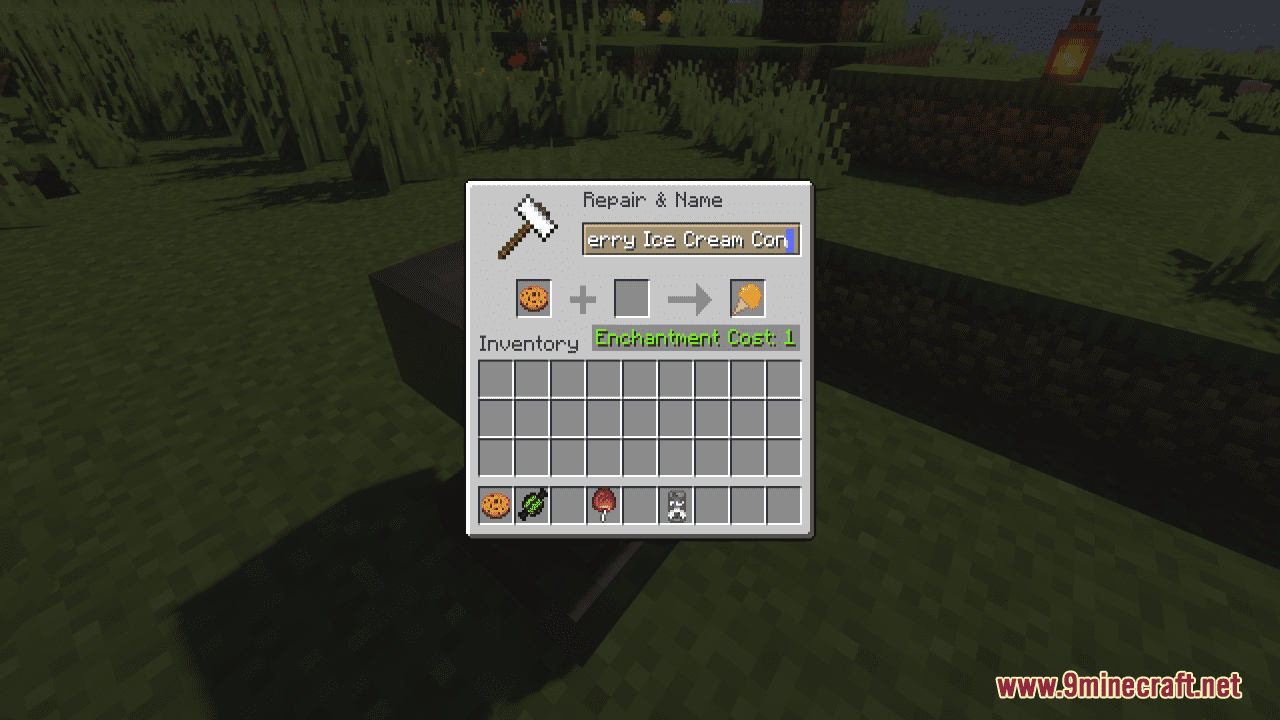This screenshot has width=1280, height=720.
Task: Grab the green wrapped candy from the hotbar
Action: [532, 504]
